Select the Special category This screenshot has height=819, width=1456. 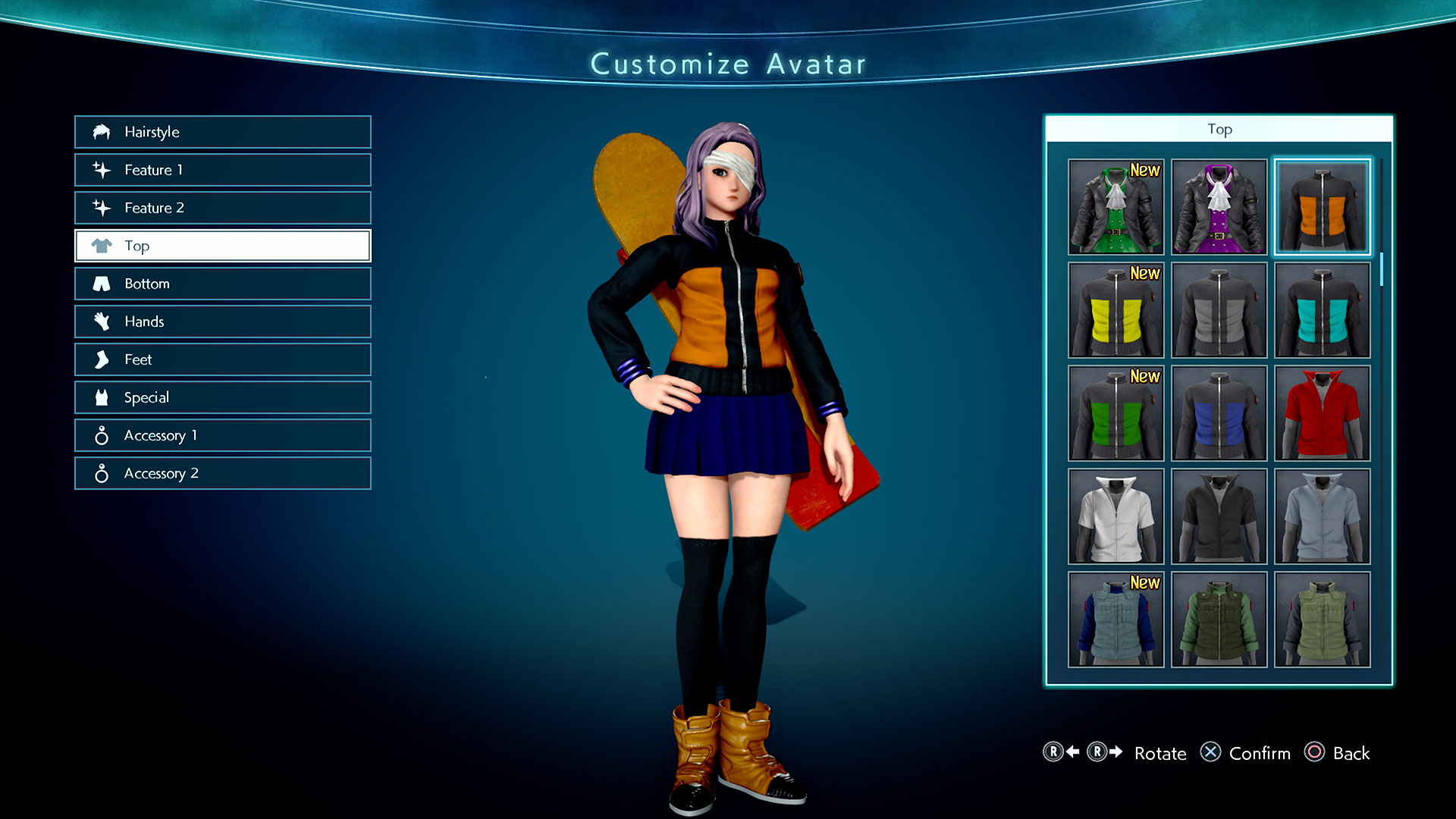click(222, 397)
